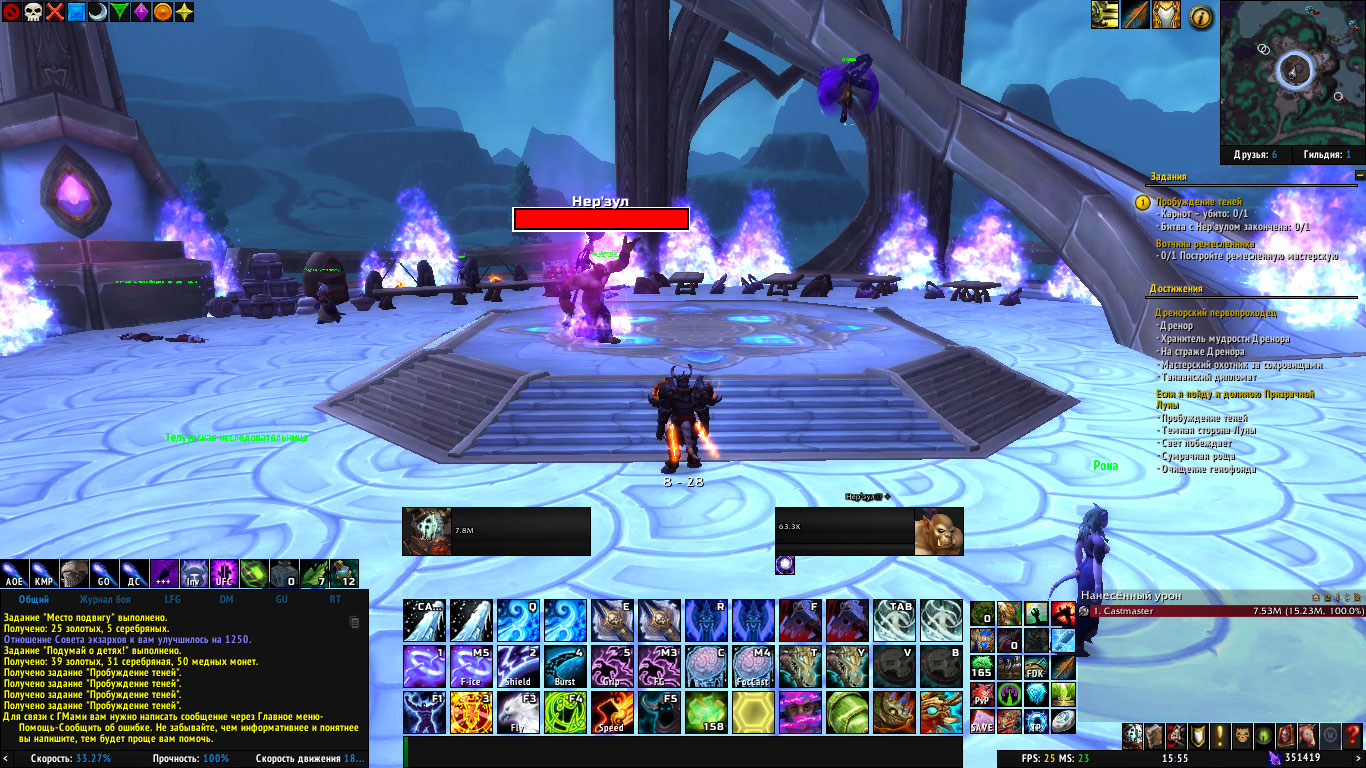Open the yellow exclamation quest log button
This screenshot has height=768, width=1366.
pos(1218,737)
